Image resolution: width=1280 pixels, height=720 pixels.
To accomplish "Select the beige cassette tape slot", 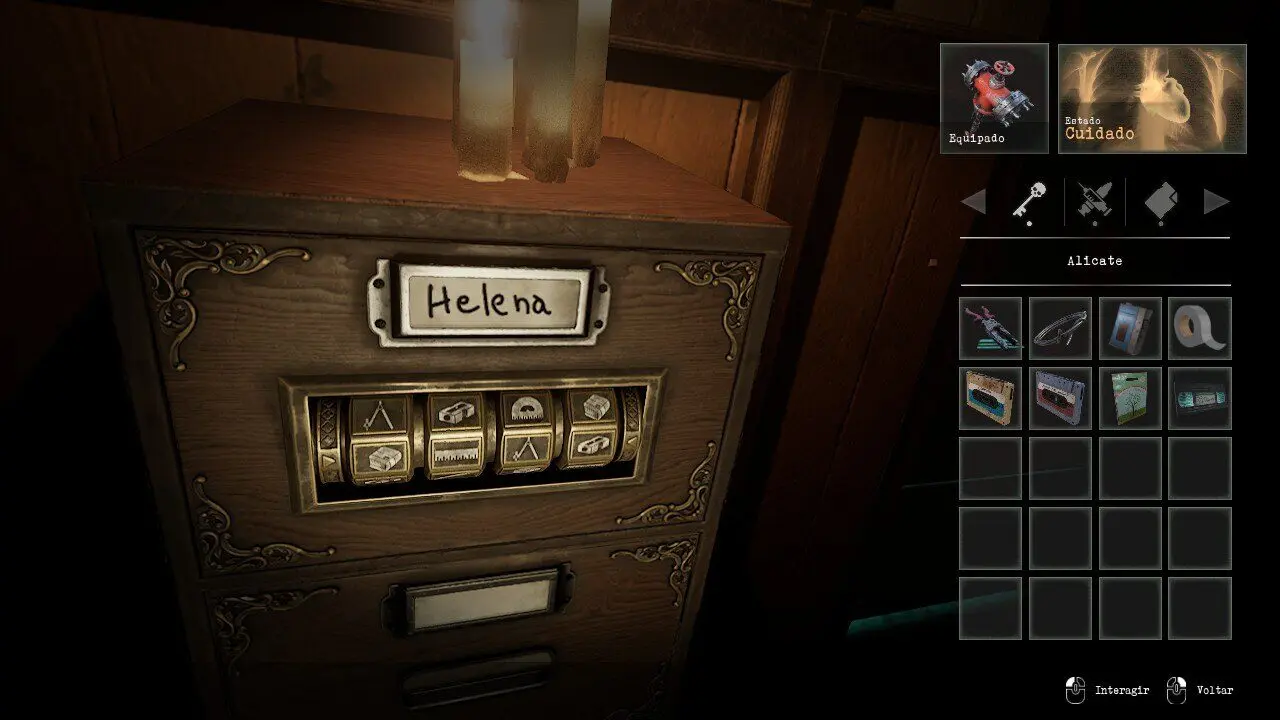I will [x=990, y=399].
